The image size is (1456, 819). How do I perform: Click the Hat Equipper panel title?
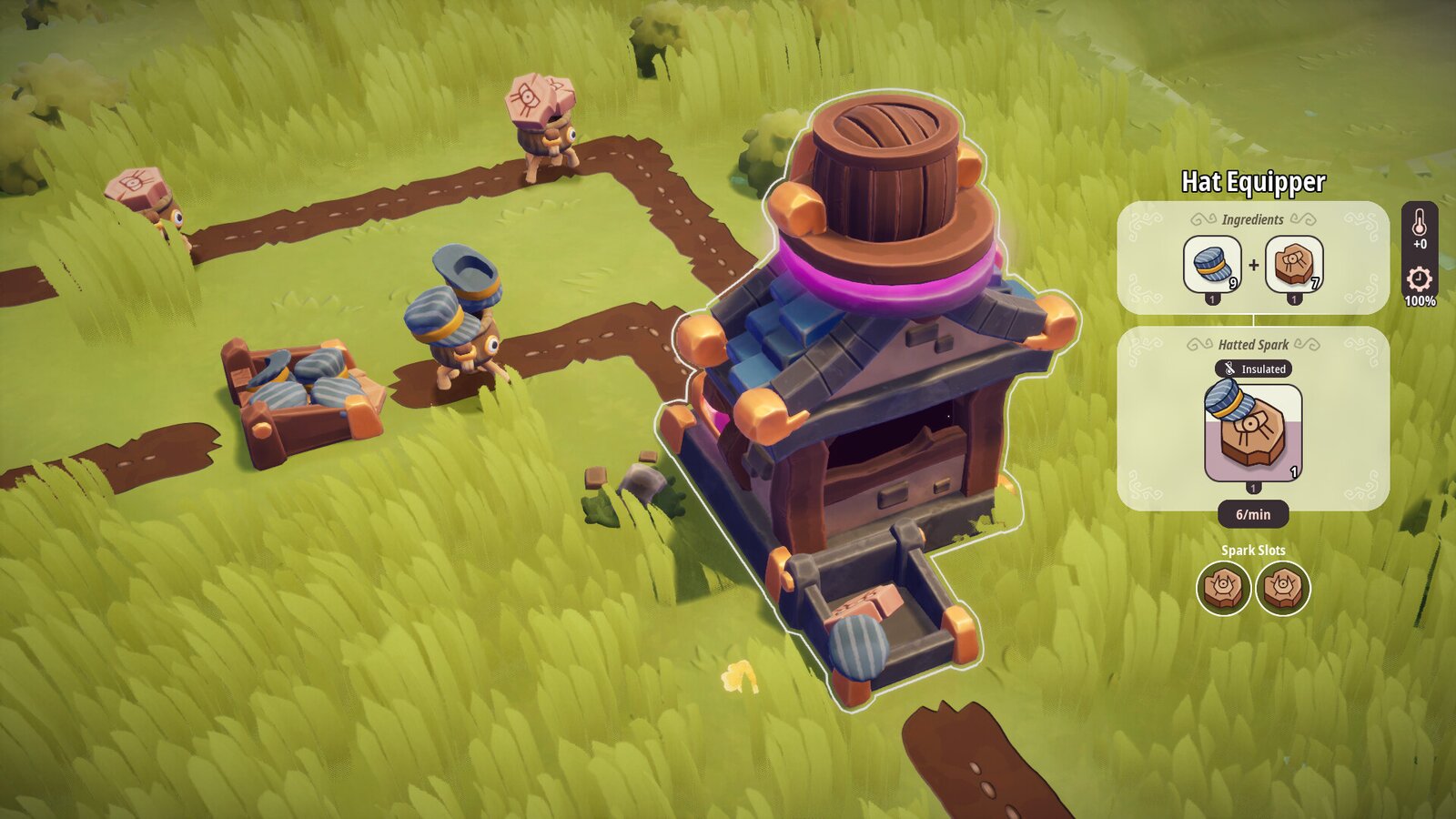pos(1253,181)
